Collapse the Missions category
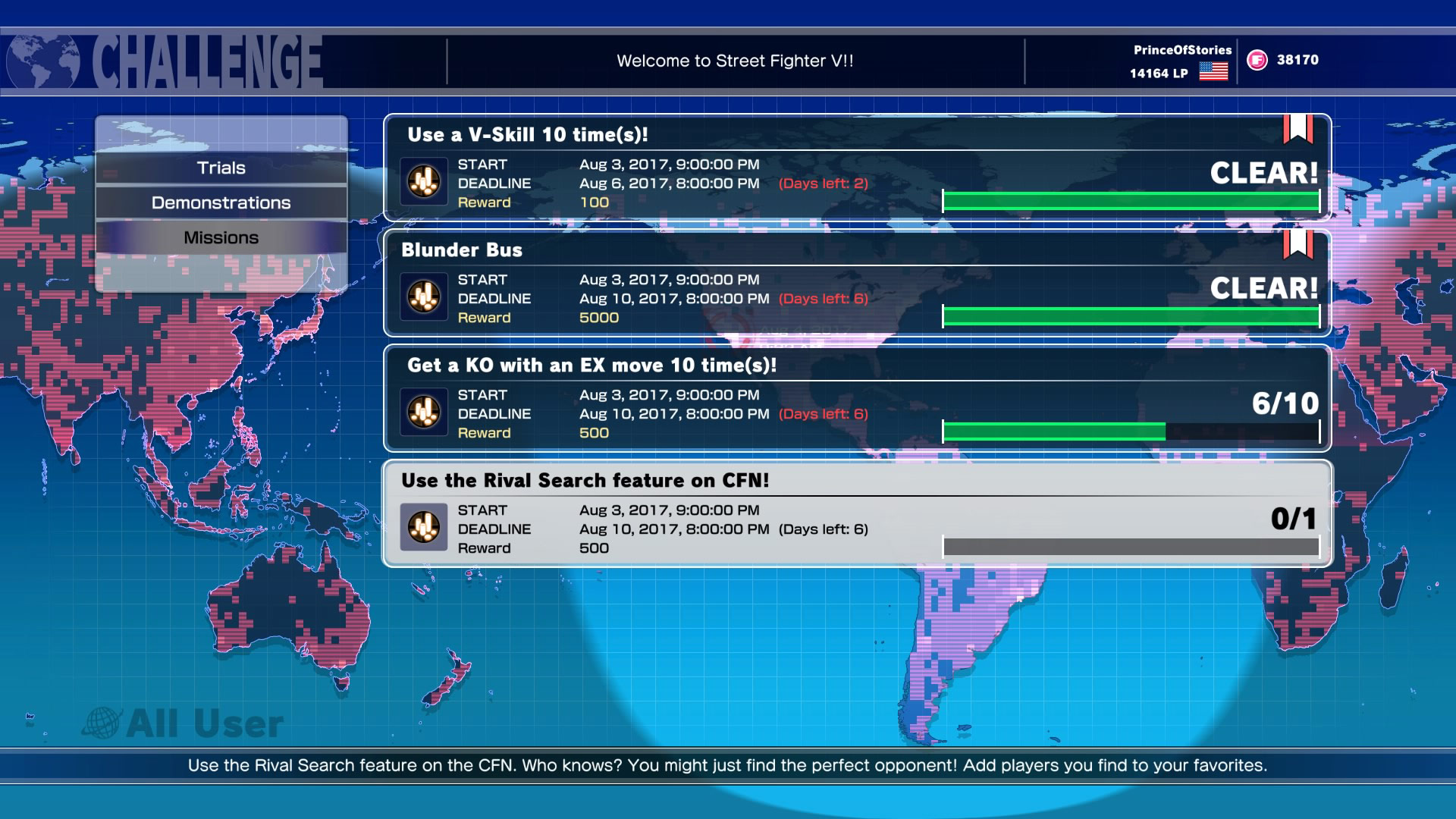 pyautogui.click(x=221, y=237)
